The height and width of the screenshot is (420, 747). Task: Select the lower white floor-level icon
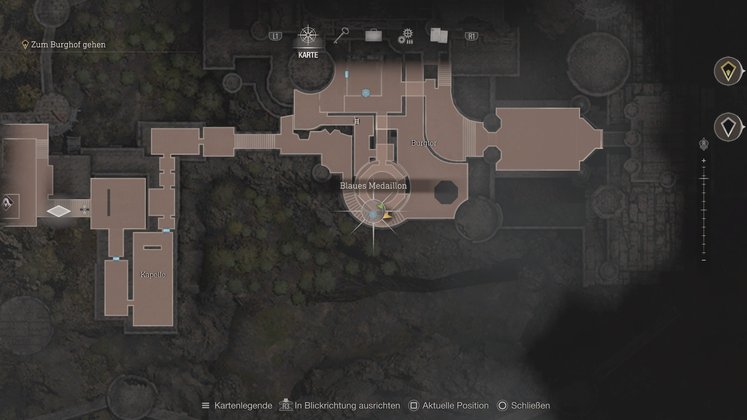coord(727,126)
